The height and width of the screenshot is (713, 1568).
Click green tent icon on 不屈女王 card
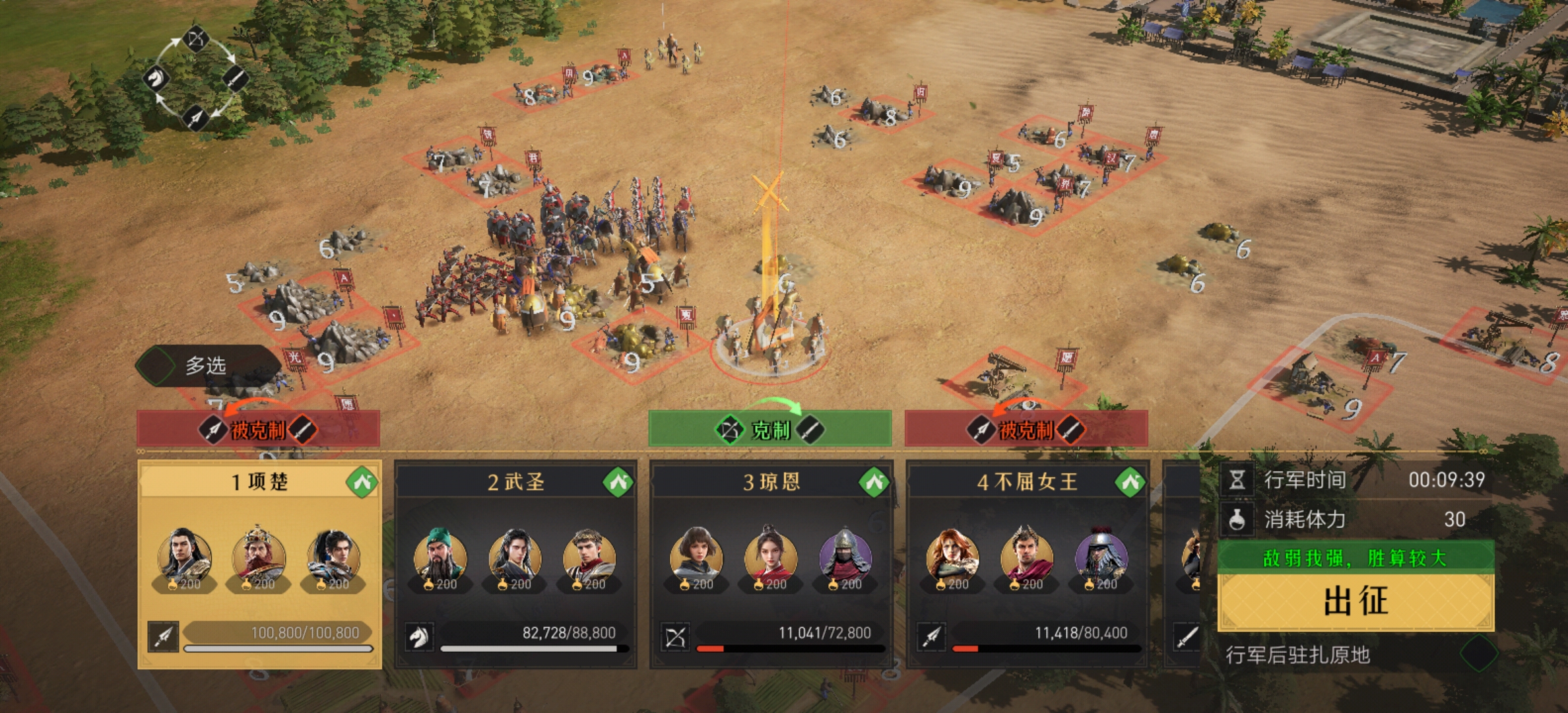pyautogui.click(x=1130, y=483)
